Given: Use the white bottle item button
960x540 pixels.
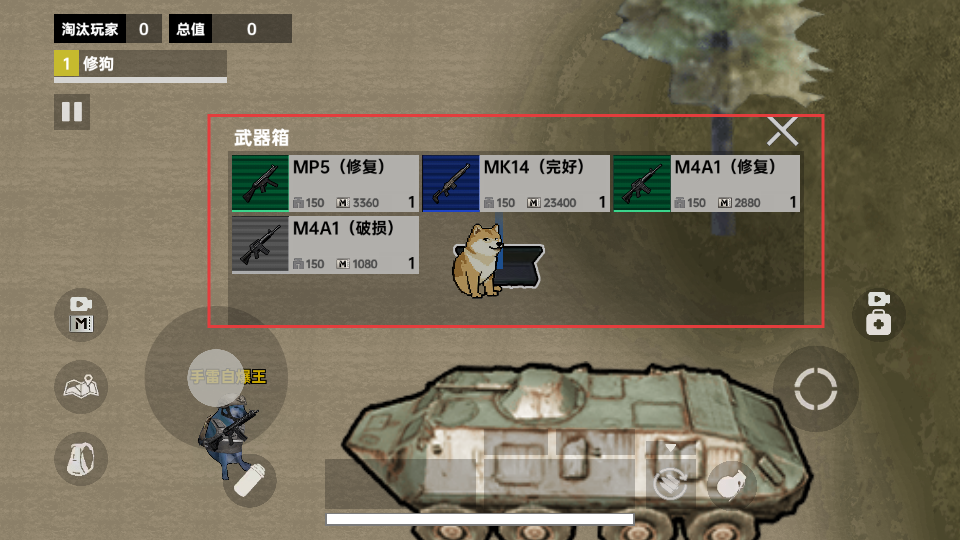Looking at the screenshot, I should [x=249, y=481].
